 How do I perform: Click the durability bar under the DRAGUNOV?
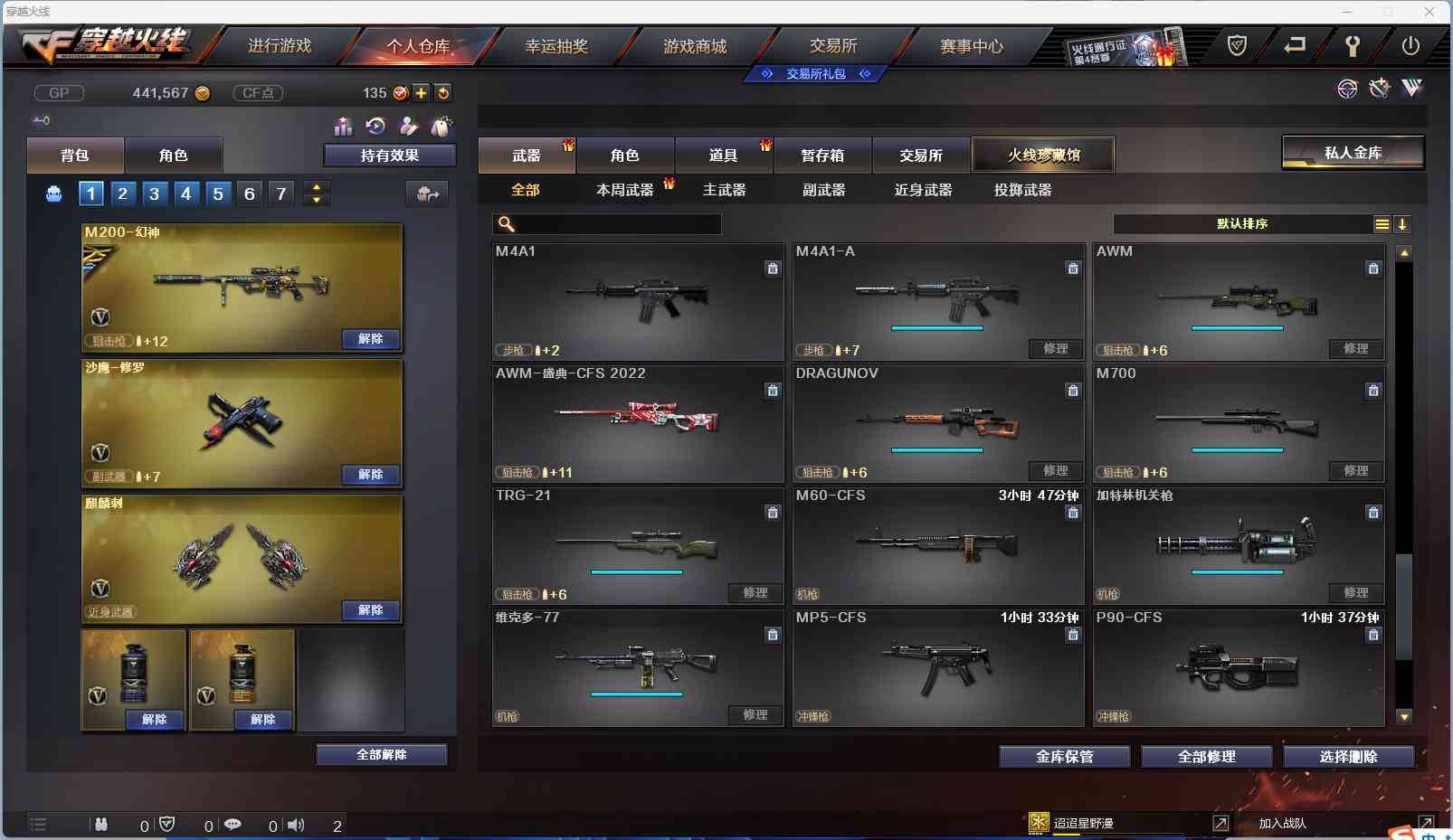coord(938,449)
